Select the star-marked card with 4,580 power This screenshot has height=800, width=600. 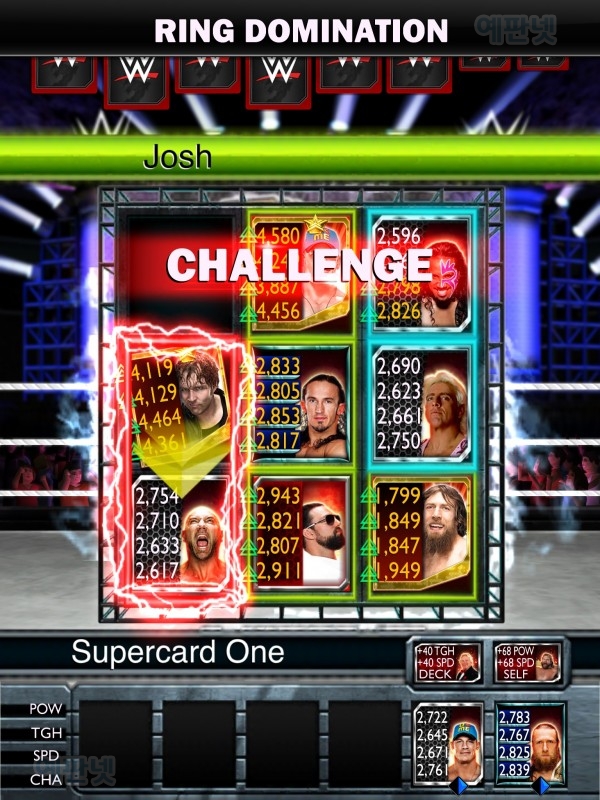(301, 272)
